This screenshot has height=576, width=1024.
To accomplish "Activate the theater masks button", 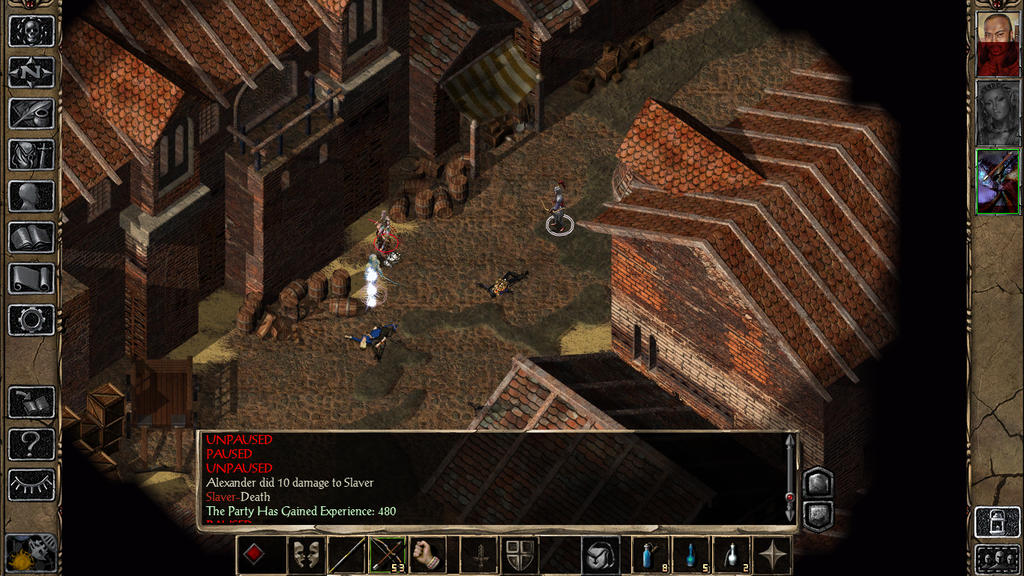I will 306,555.
